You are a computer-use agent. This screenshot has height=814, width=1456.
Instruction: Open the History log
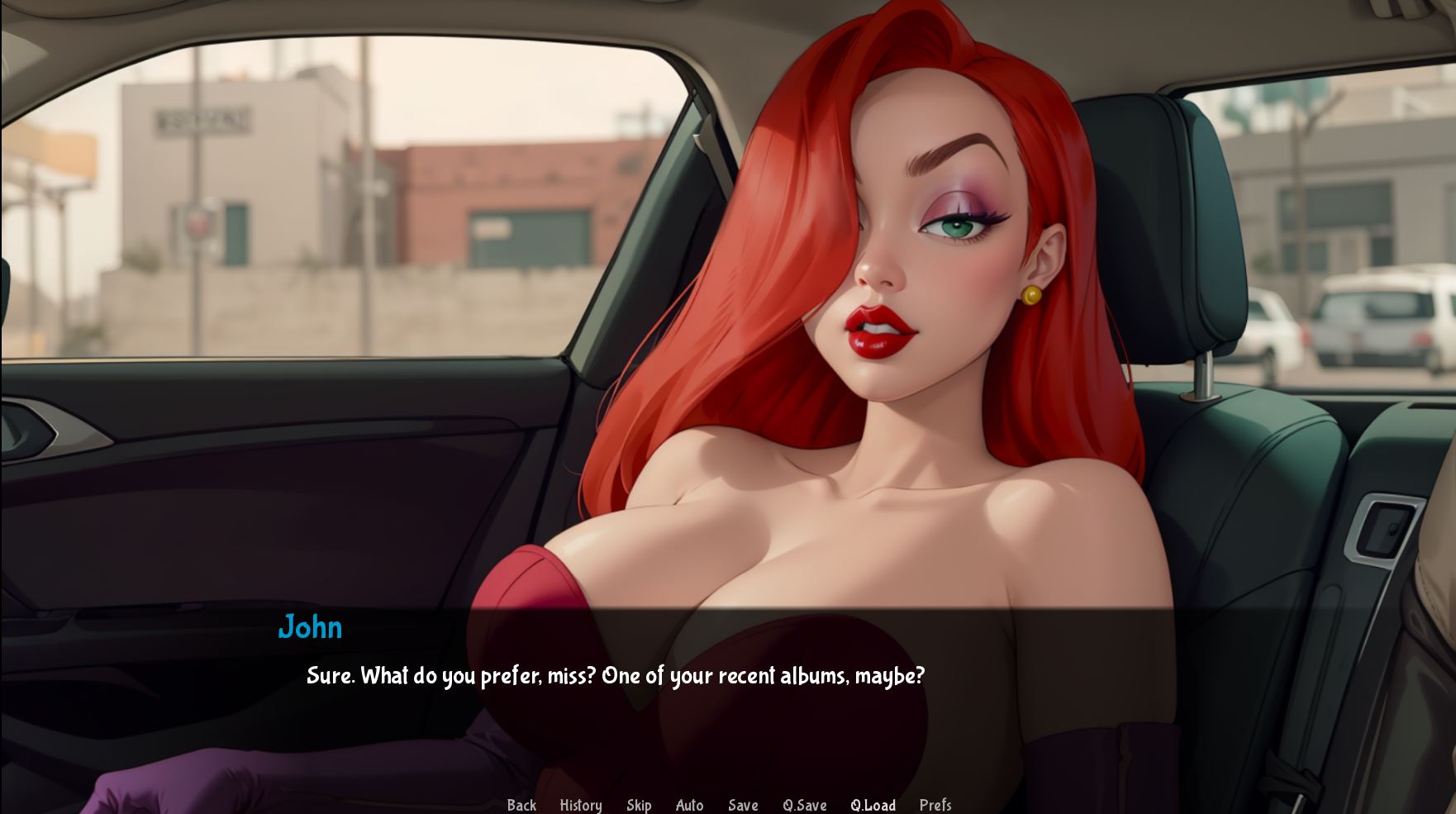click(x=580, y=805)
